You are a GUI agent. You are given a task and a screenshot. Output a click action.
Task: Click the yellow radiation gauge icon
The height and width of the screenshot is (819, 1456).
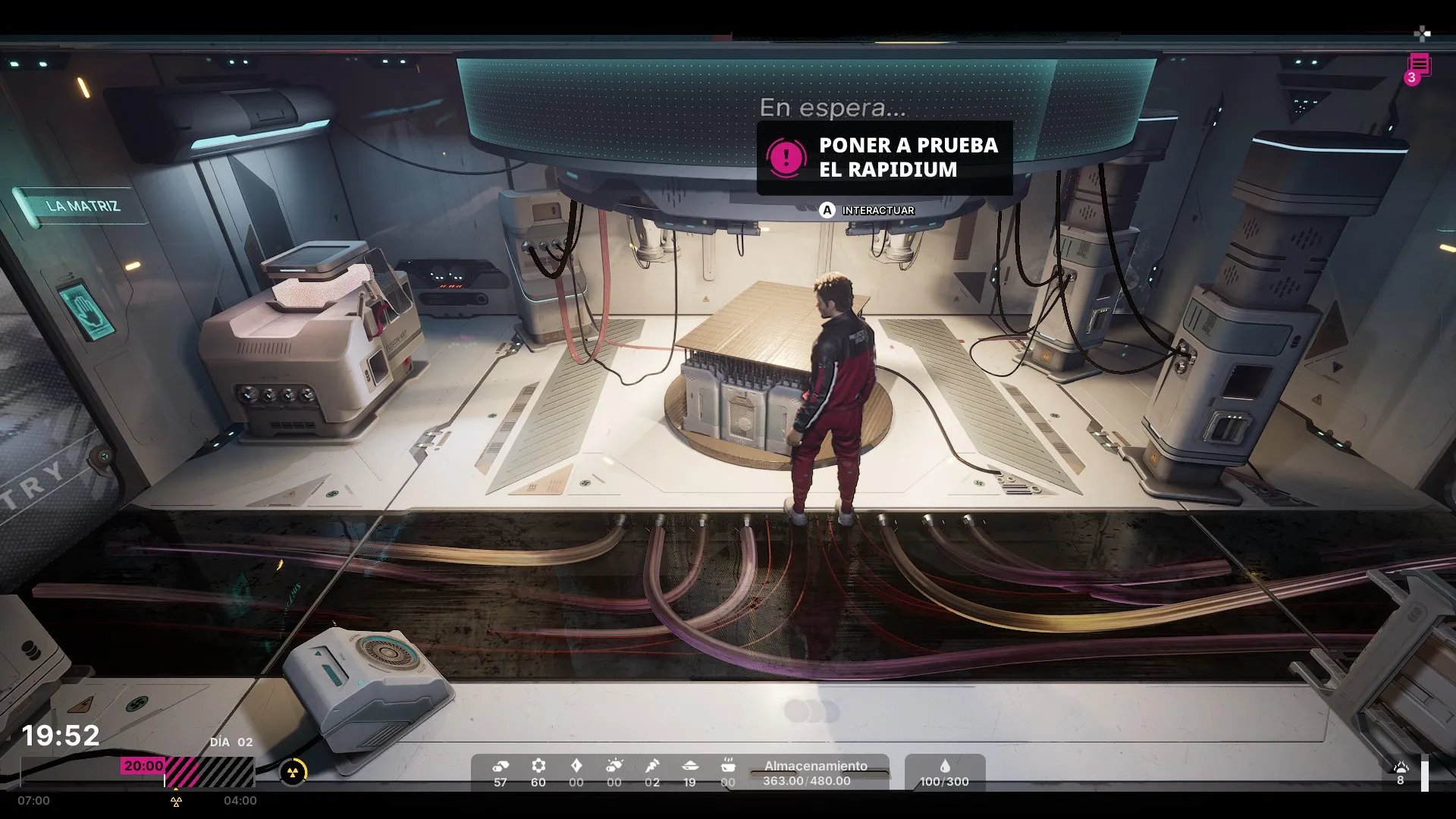coord(293,773)
